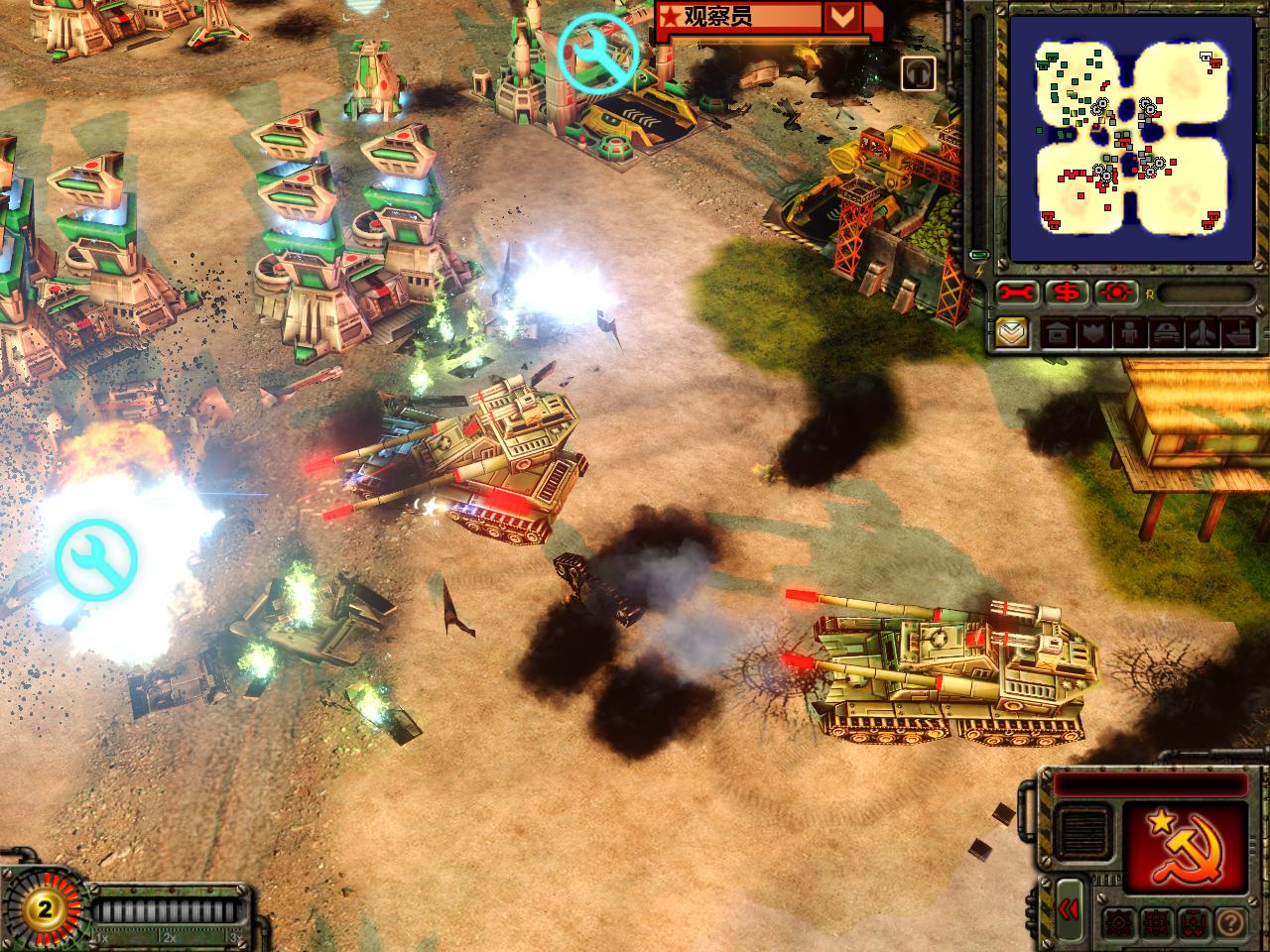Open the infantry production tab
1270x952 pixels.
(x=1128, y=333)
